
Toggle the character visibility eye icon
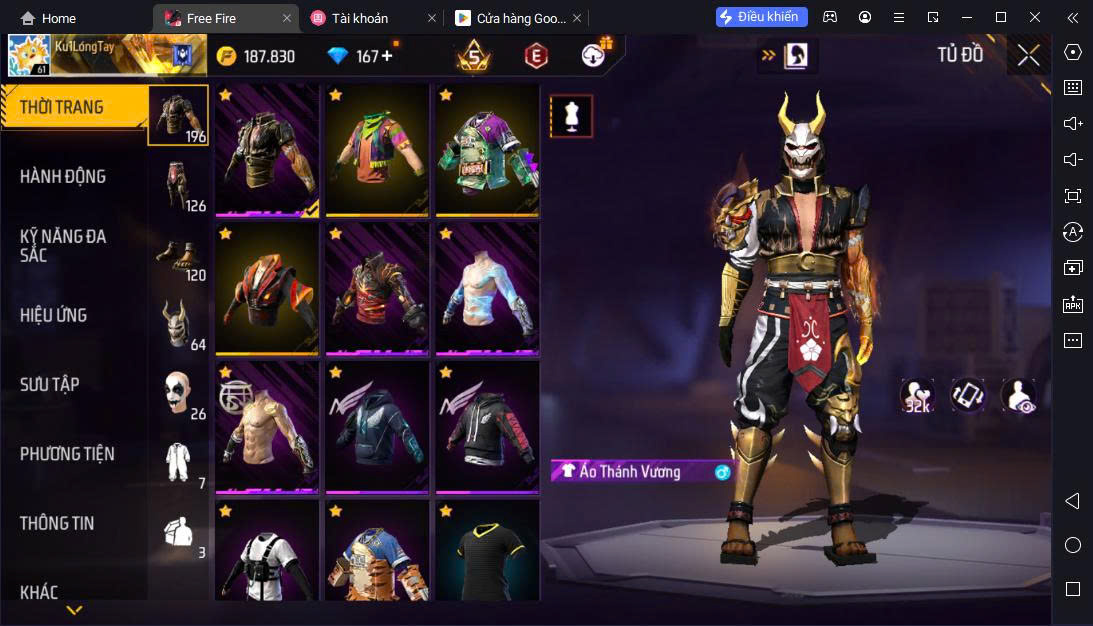1018,396
